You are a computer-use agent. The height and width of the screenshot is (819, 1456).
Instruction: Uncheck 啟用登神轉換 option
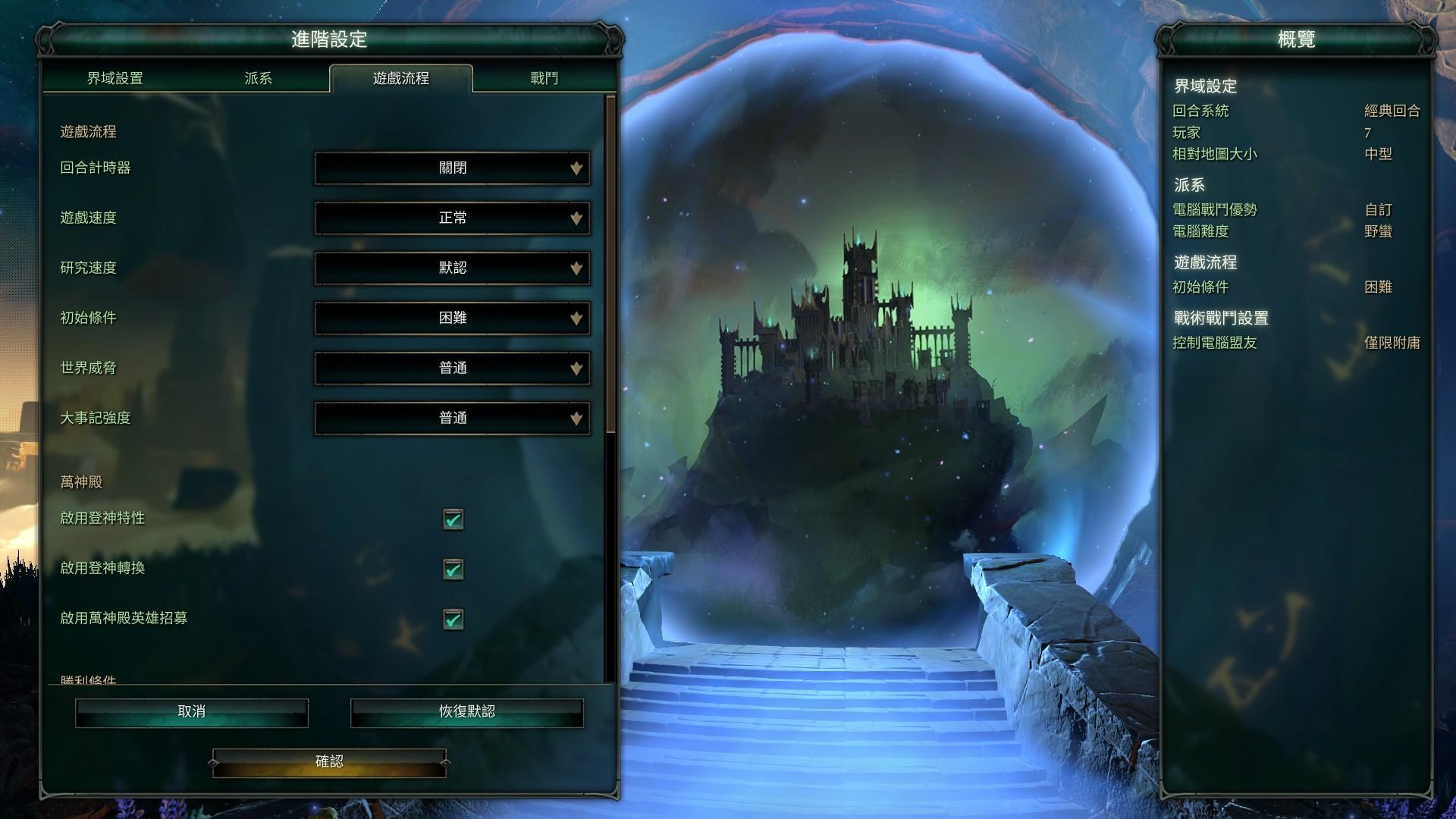click(453, 570)
